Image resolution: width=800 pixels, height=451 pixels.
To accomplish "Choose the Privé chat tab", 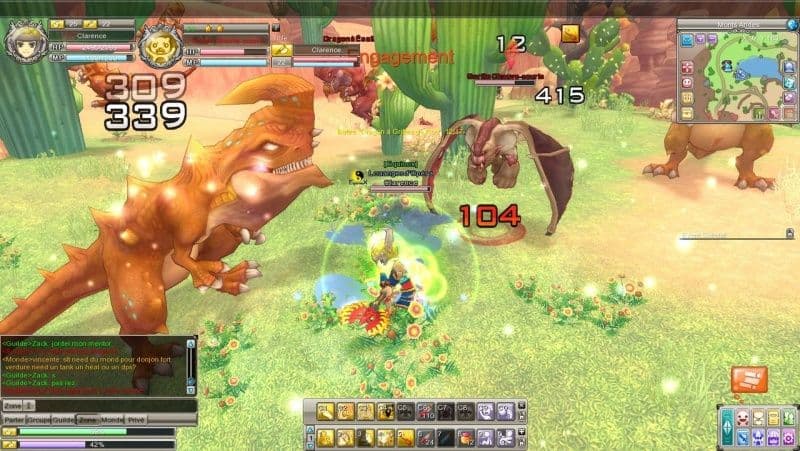I will point(136,420).
